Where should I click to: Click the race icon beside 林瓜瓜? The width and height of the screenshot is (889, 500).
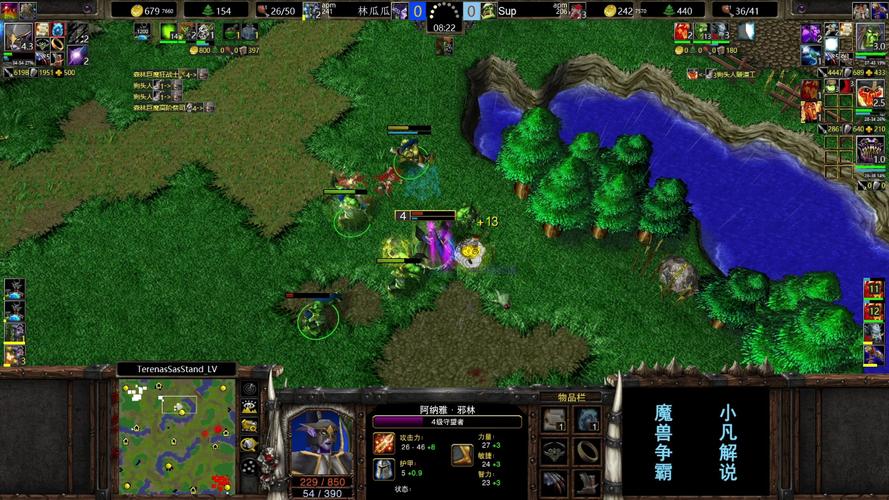click(x=399, y=11)
